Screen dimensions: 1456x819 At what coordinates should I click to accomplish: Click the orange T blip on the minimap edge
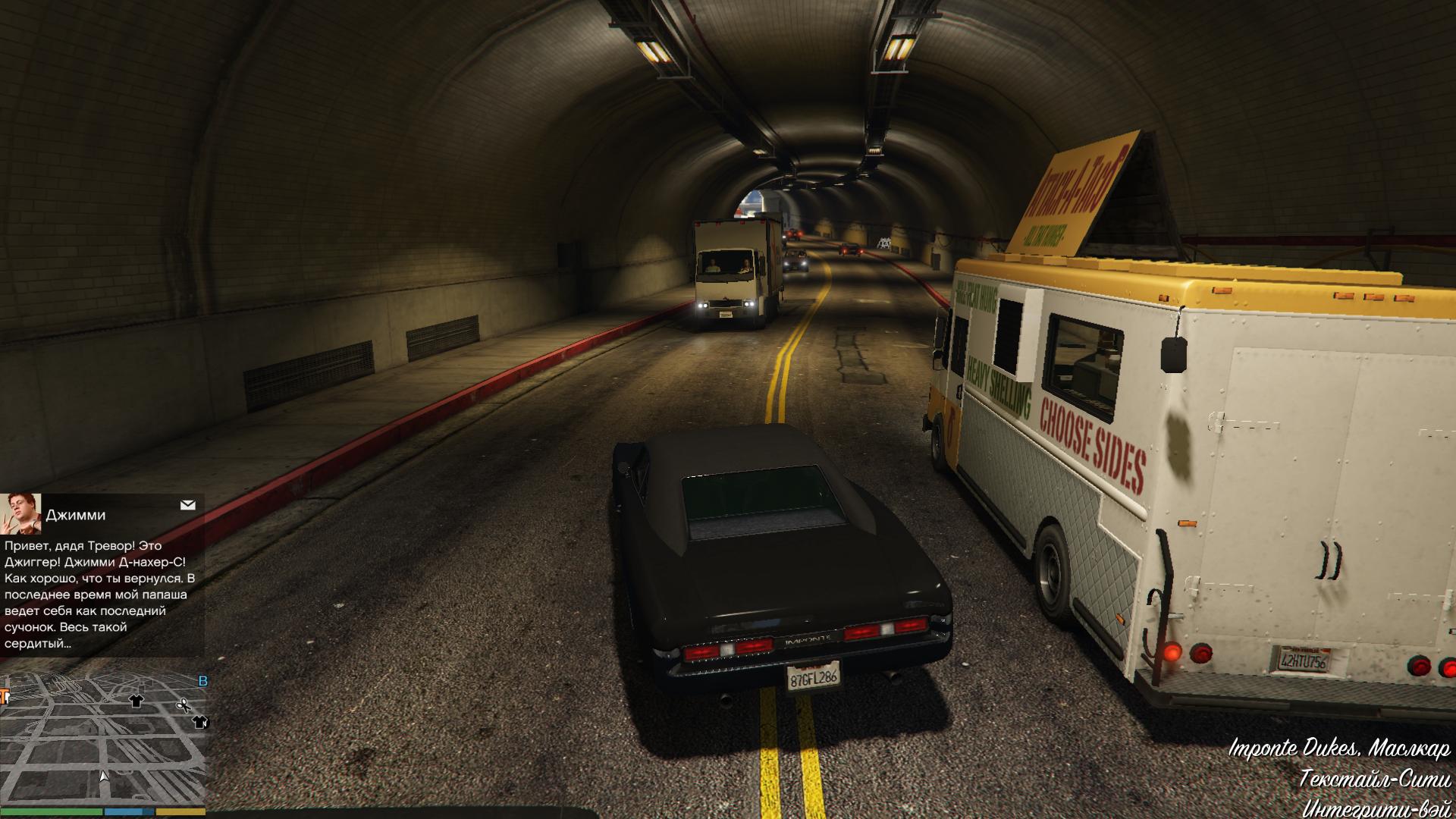(4, 695)
